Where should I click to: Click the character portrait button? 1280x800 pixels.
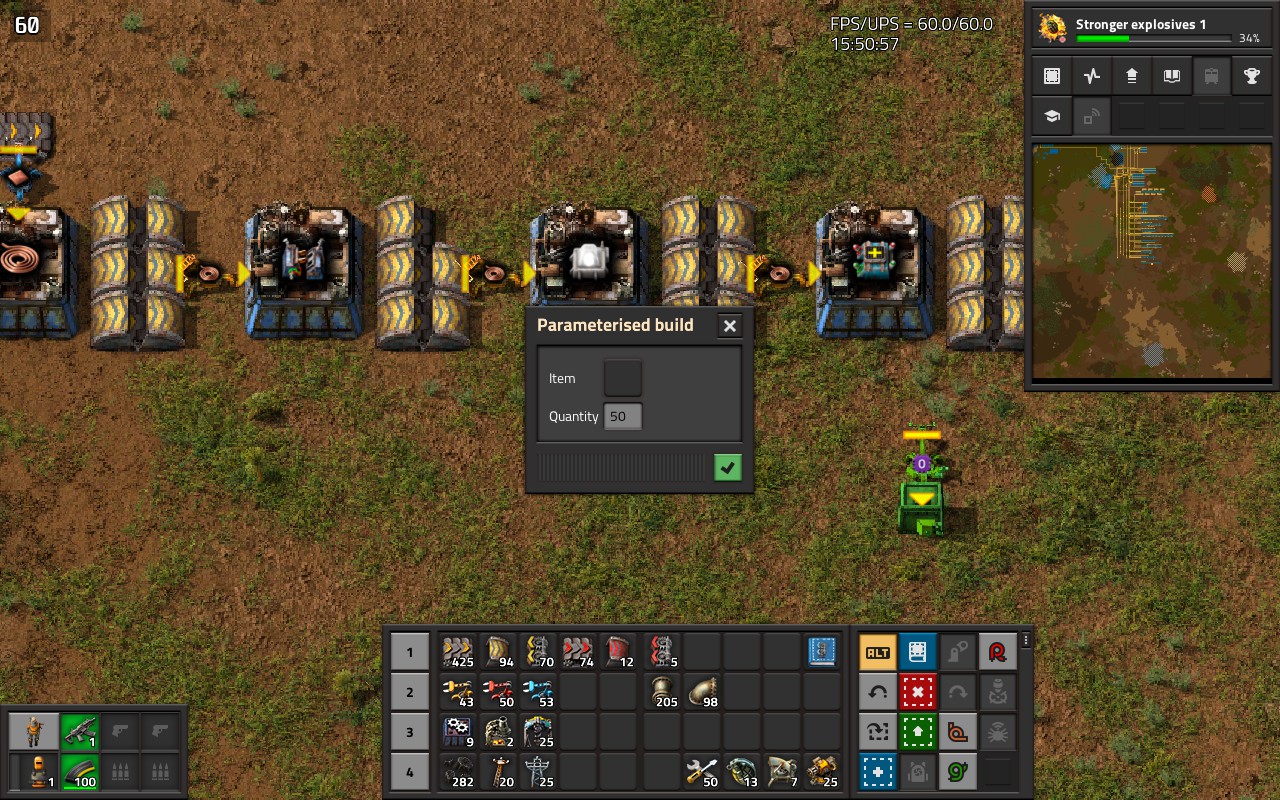coord(35,732)
